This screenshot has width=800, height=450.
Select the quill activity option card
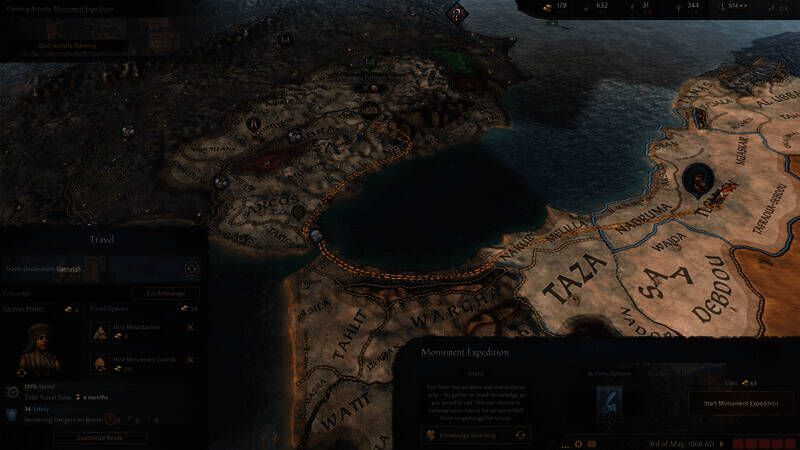coord(609,401)
